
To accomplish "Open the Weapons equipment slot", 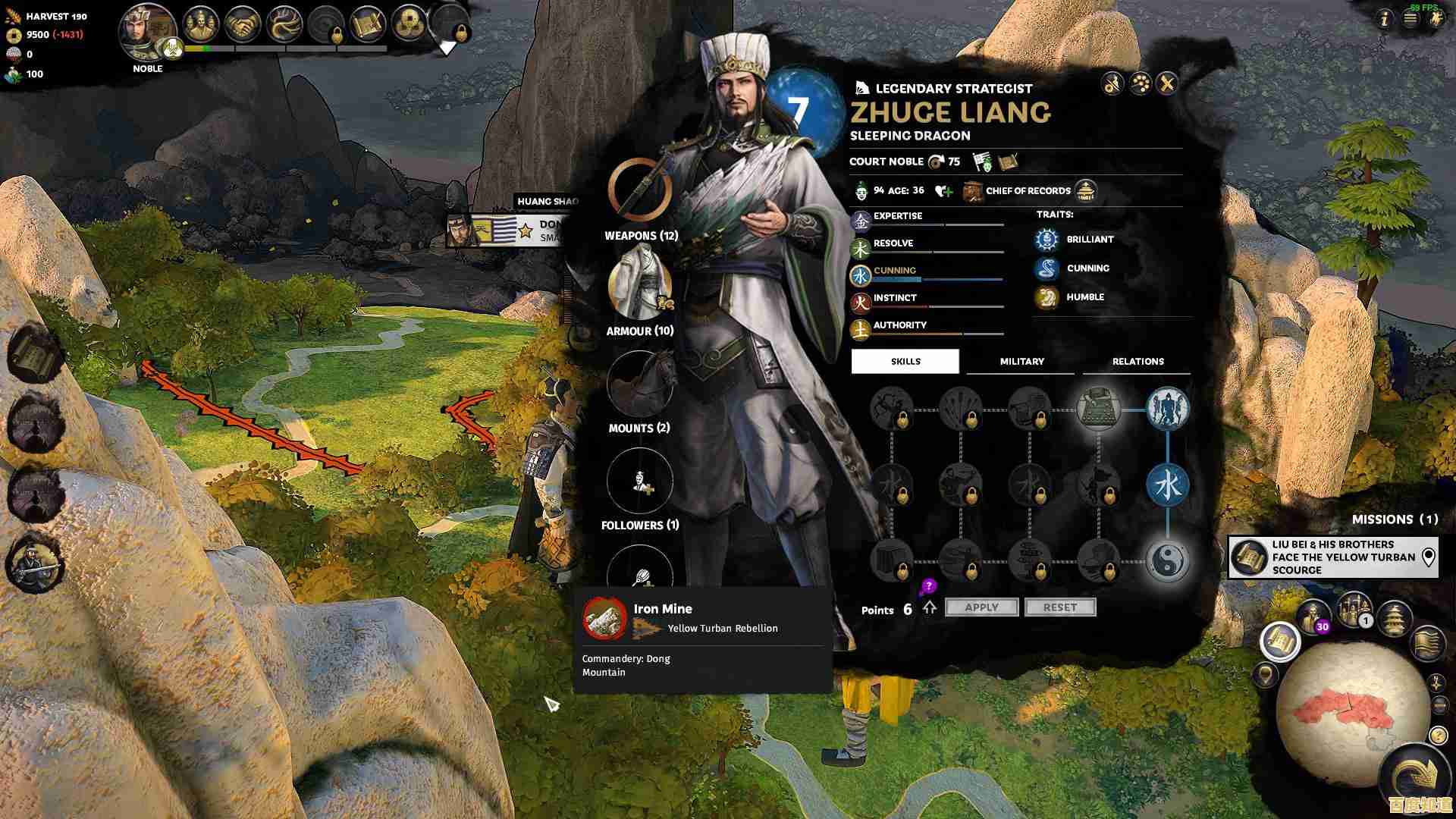I will [640, 190].
